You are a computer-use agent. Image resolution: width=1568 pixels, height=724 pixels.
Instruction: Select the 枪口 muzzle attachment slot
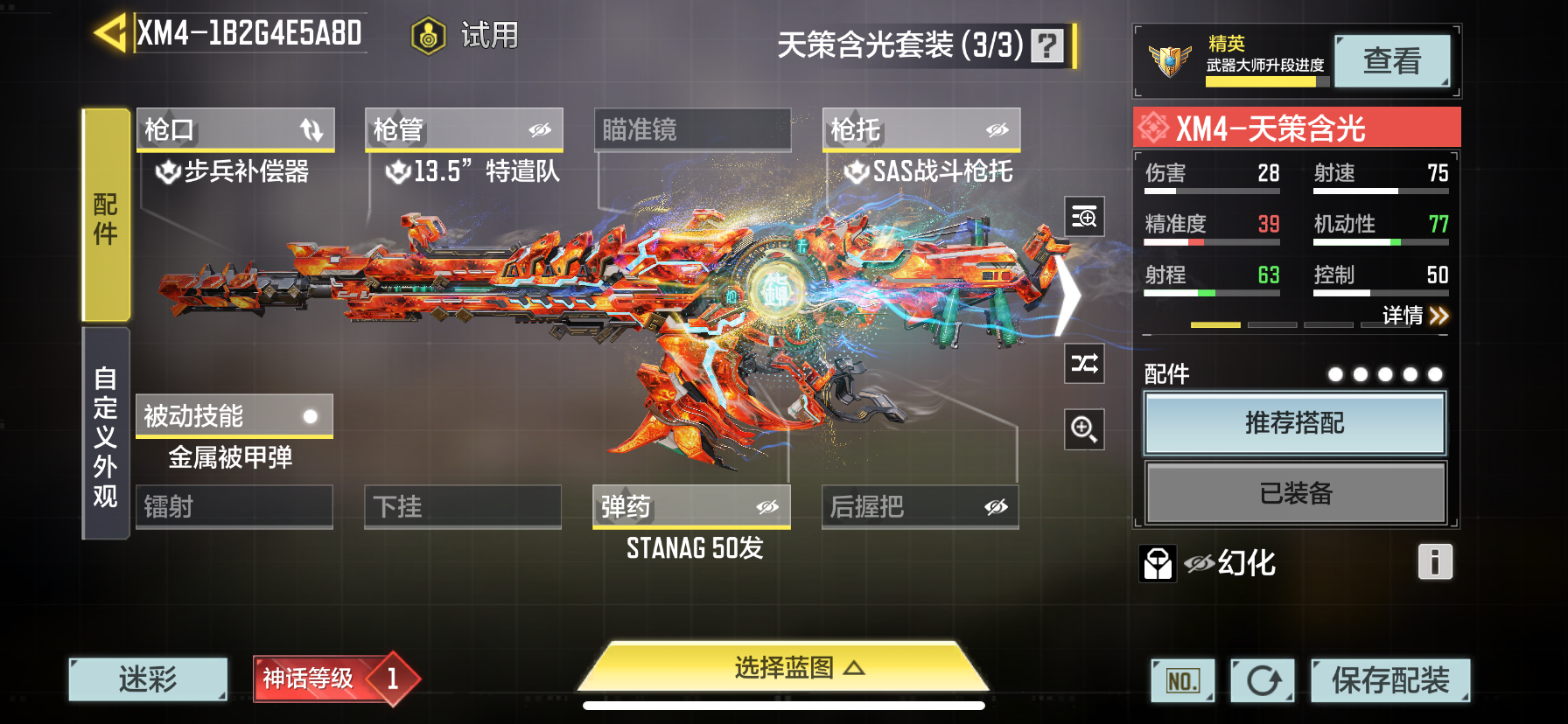click(235, 130)
